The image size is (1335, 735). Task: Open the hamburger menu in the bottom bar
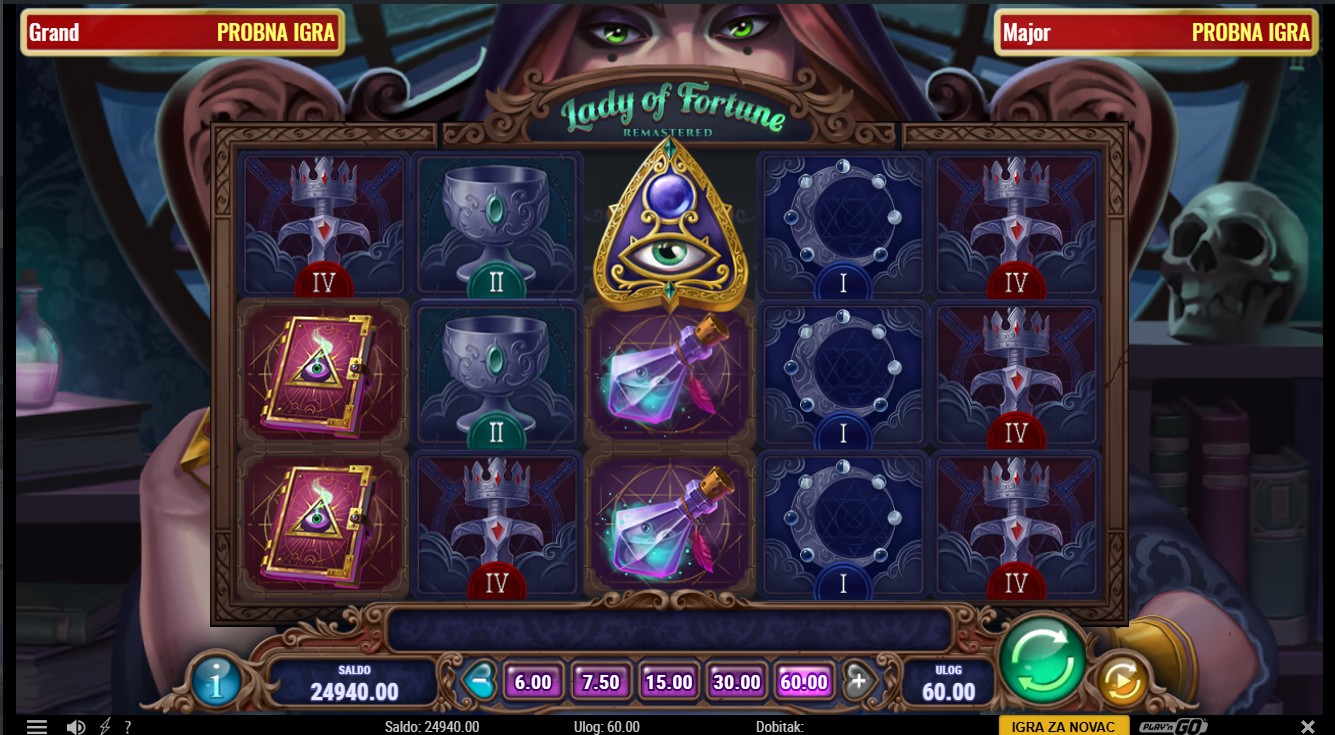(x=37, y=727)
